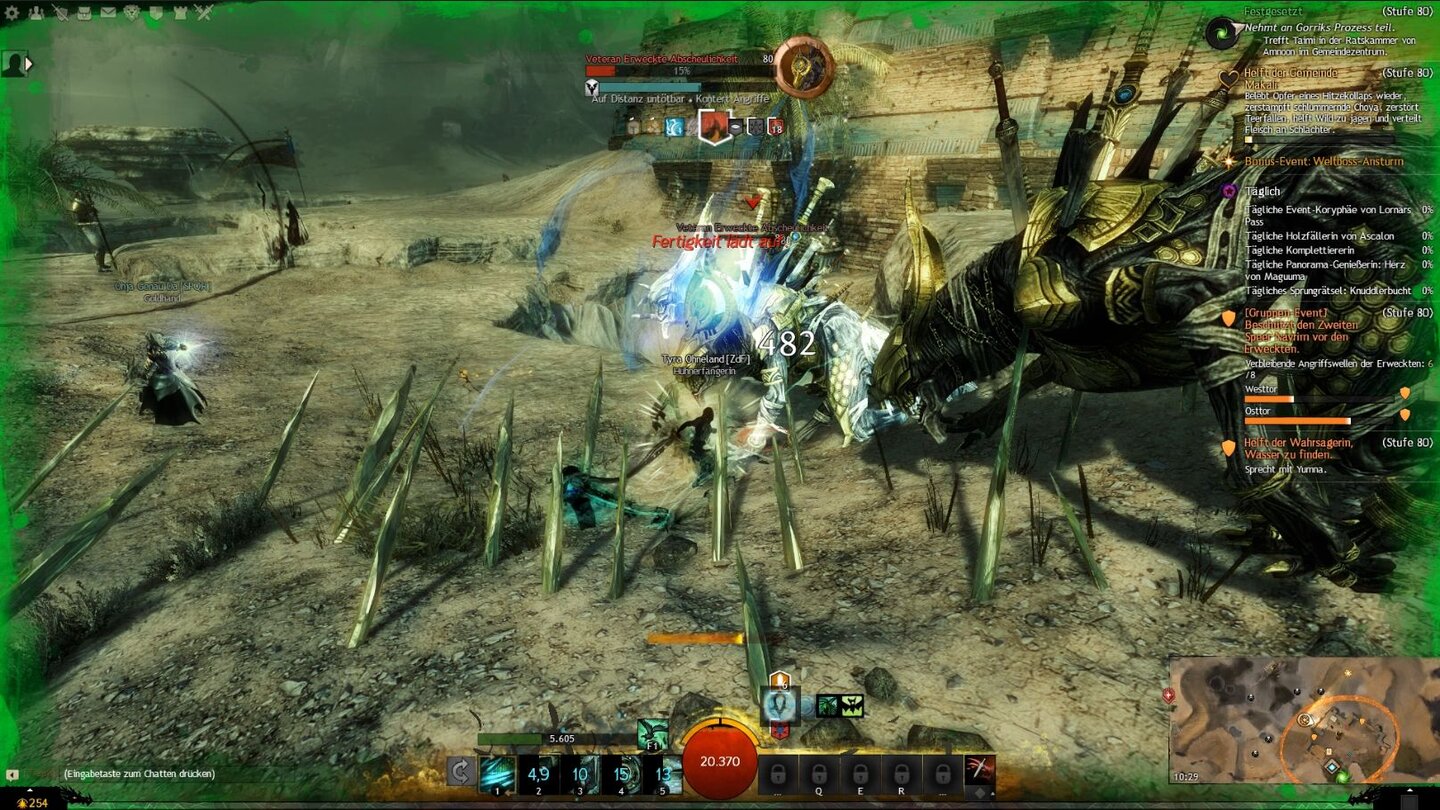Image resolution: width=1440 pixels, height=810 pixels.
Task: Open the Black Lion Trading Post icon
Action: click(x=132, y=13)
